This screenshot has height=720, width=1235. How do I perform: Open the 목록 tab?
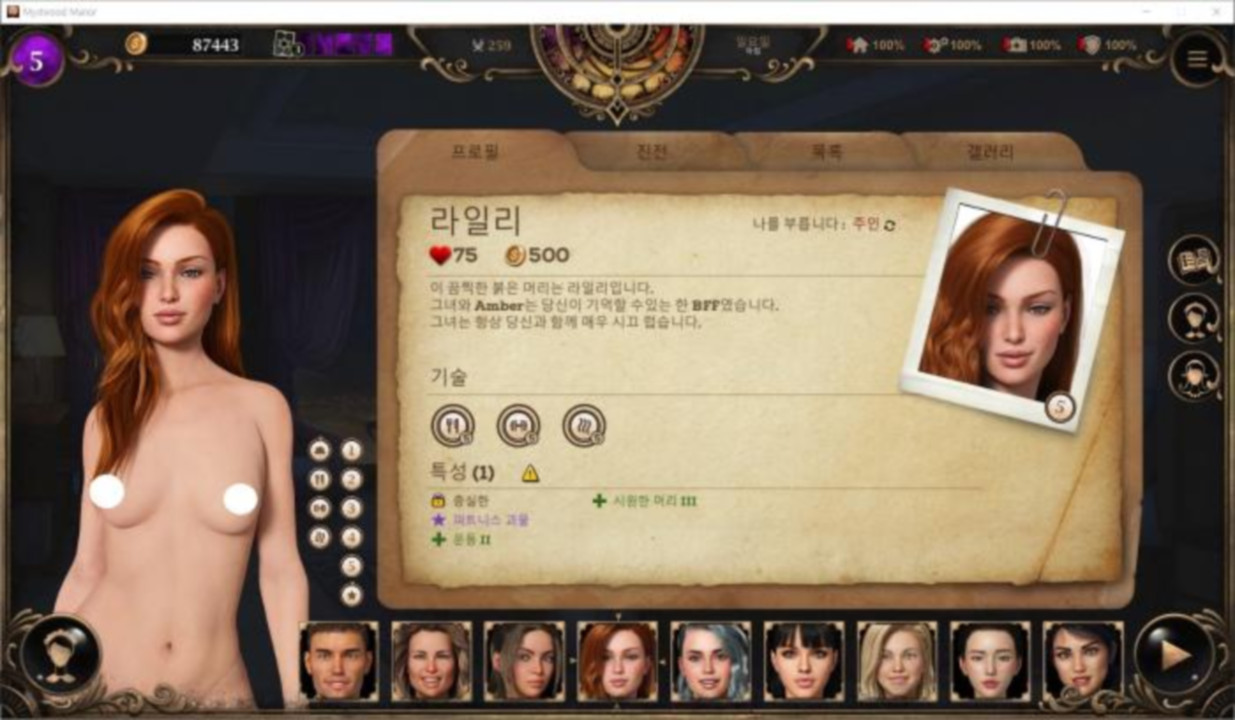[826, 152]
